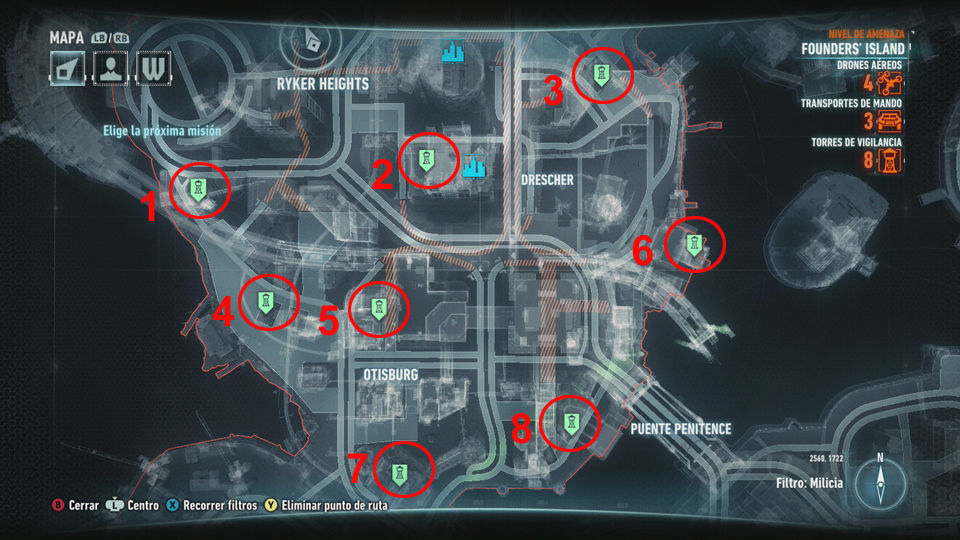Click the Filtro: Milicia filter label
Image resolution: width=960 pixels, height=540 pixels.
[809, 483]
